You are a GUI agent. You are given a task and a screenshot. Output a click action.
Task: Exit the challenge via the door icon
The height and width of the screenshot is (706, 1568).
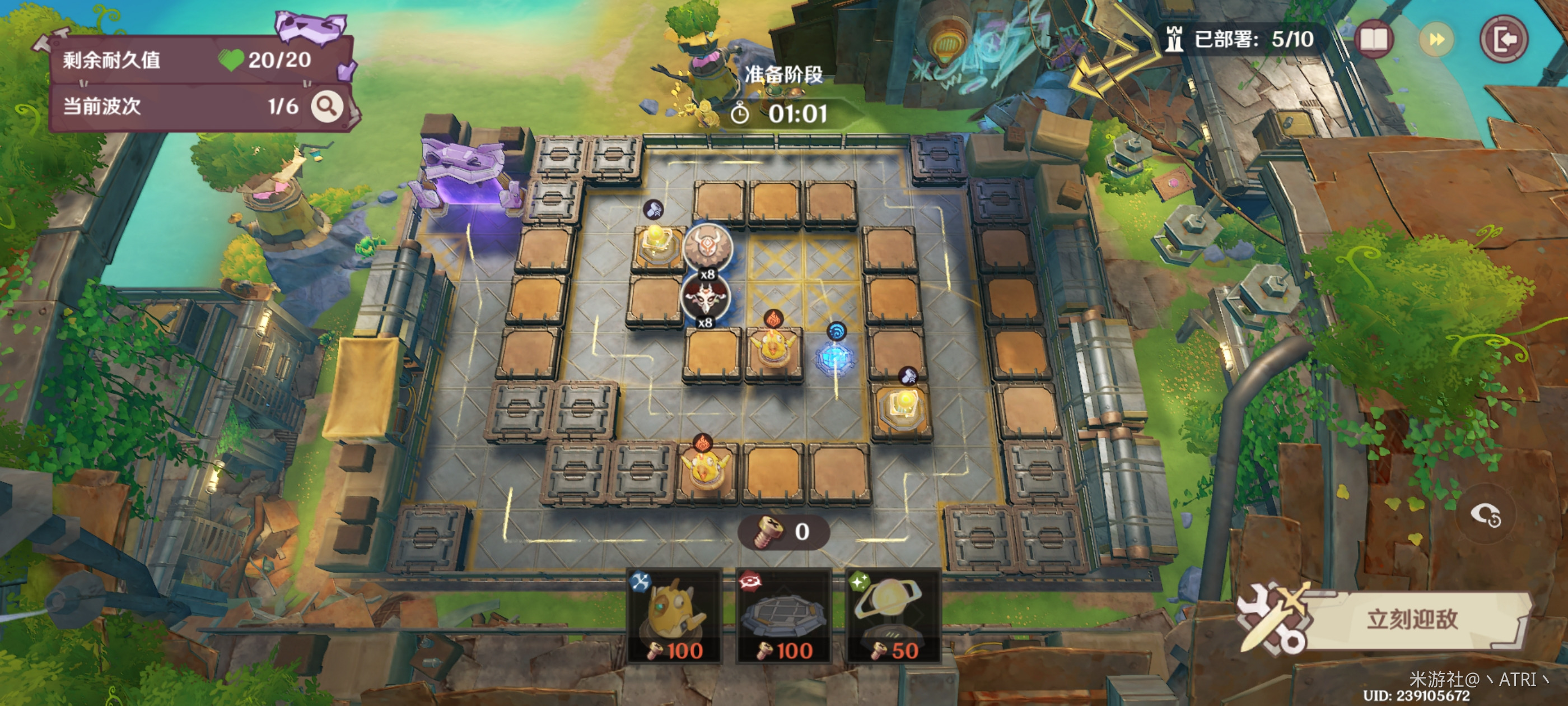(x=1504, y=40)
